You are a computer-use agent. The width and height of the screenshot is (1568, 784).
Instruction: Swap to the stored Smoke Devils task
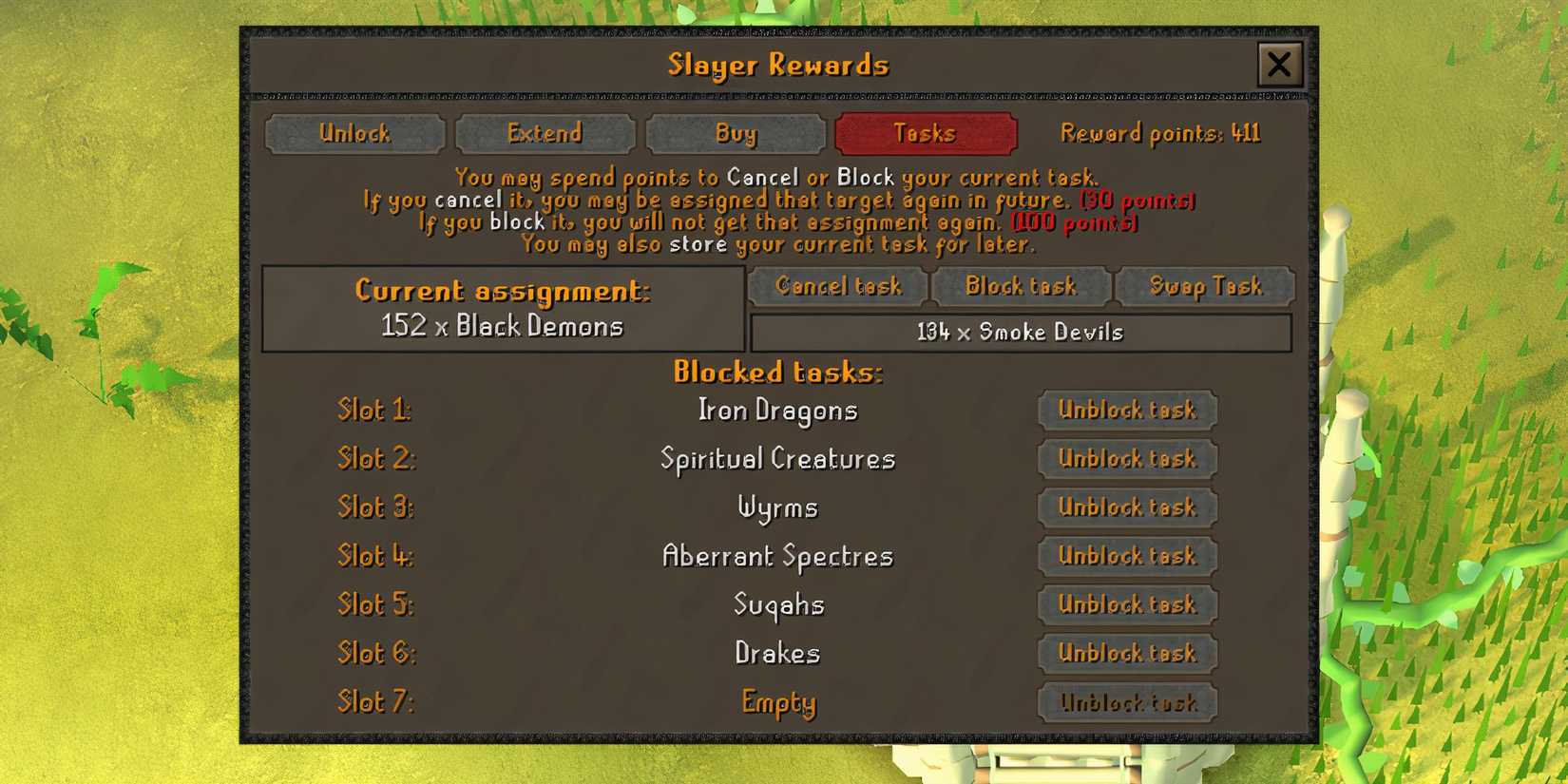tap(1206, 286)
